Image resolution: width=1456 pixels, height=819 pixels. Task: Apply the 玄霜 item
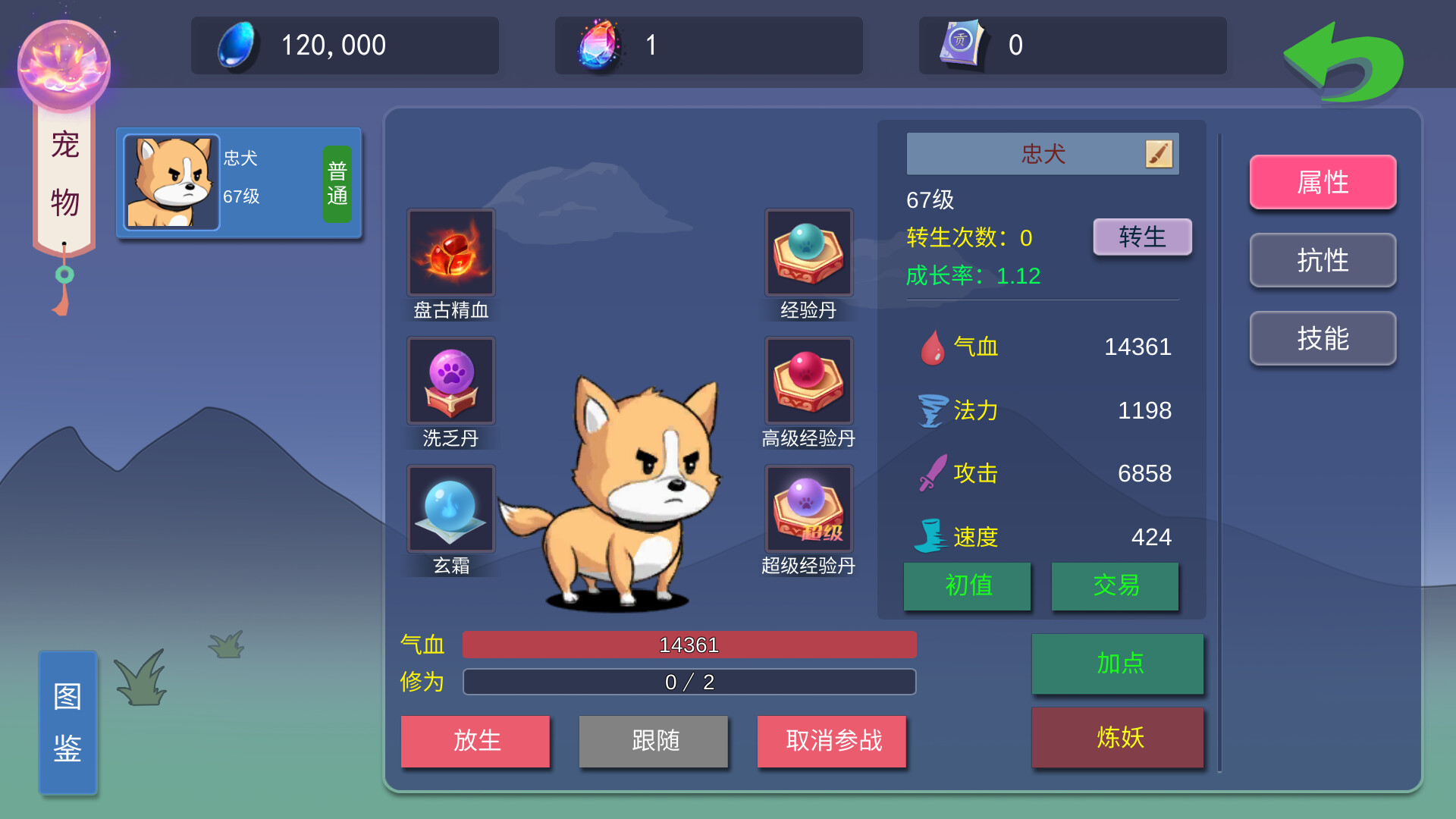point(450,508)
